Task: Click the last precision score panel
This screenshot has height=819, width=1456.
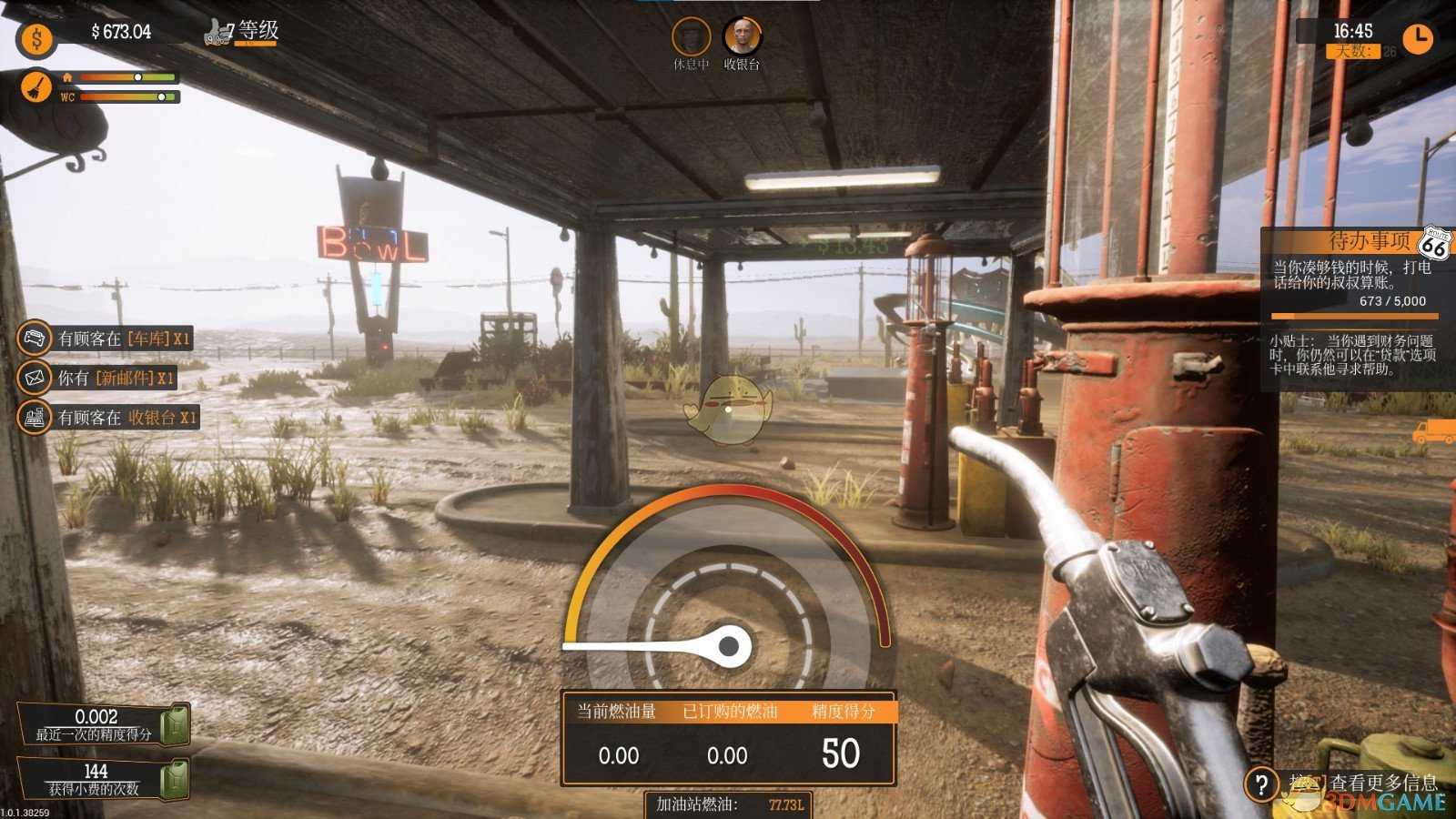Action: [102, 724]
